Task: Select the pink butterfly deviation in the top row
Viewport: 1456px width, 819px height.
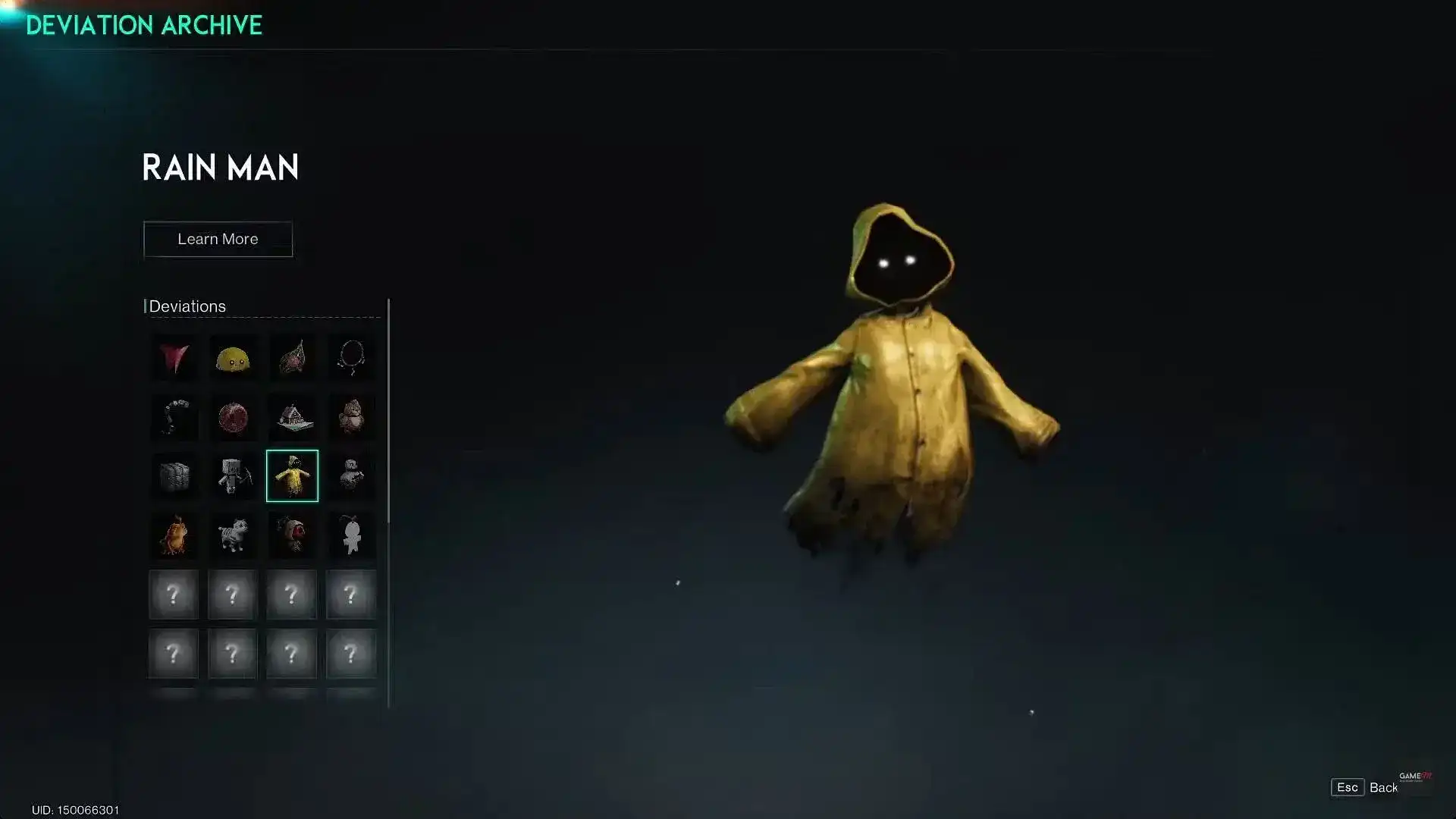Action: 174,356
